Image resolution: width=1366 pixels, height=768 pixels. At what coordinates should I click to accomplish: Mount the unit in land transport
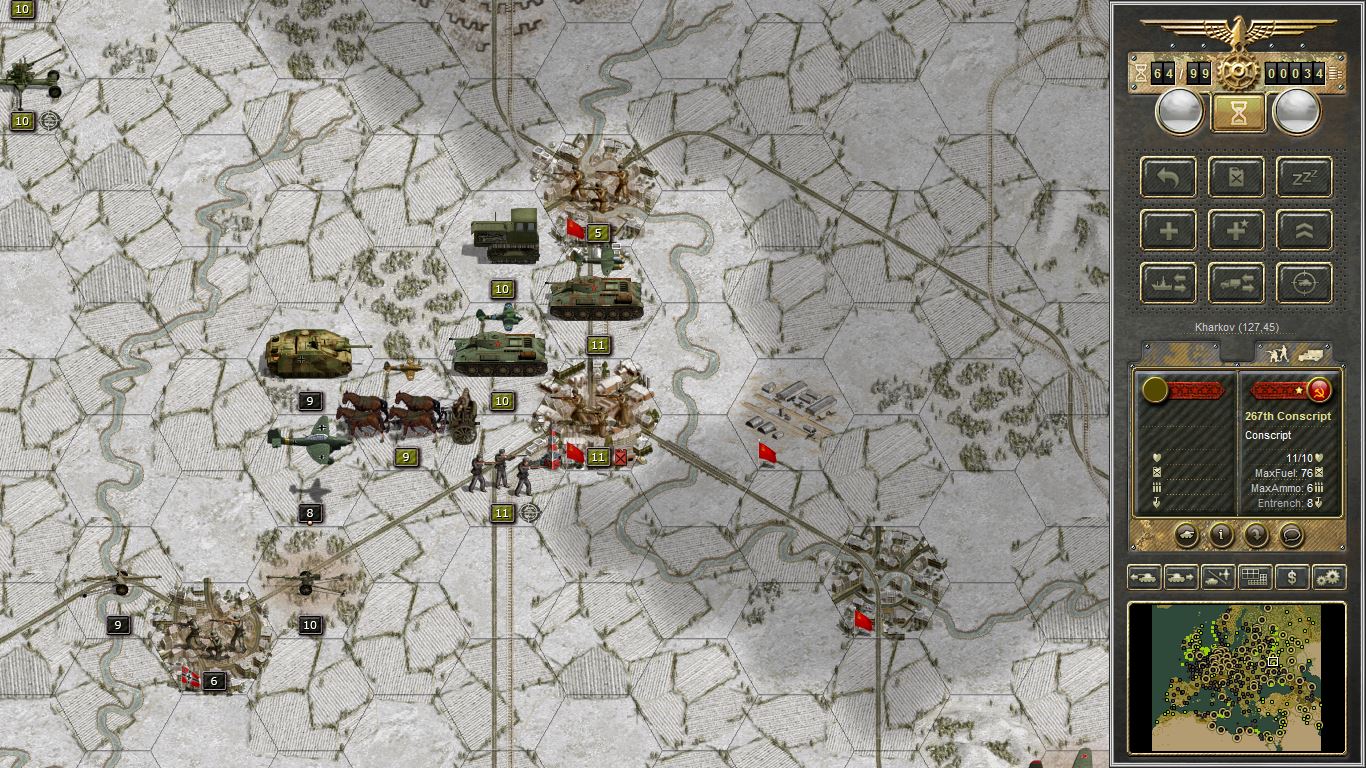[x=1236, y=283]
